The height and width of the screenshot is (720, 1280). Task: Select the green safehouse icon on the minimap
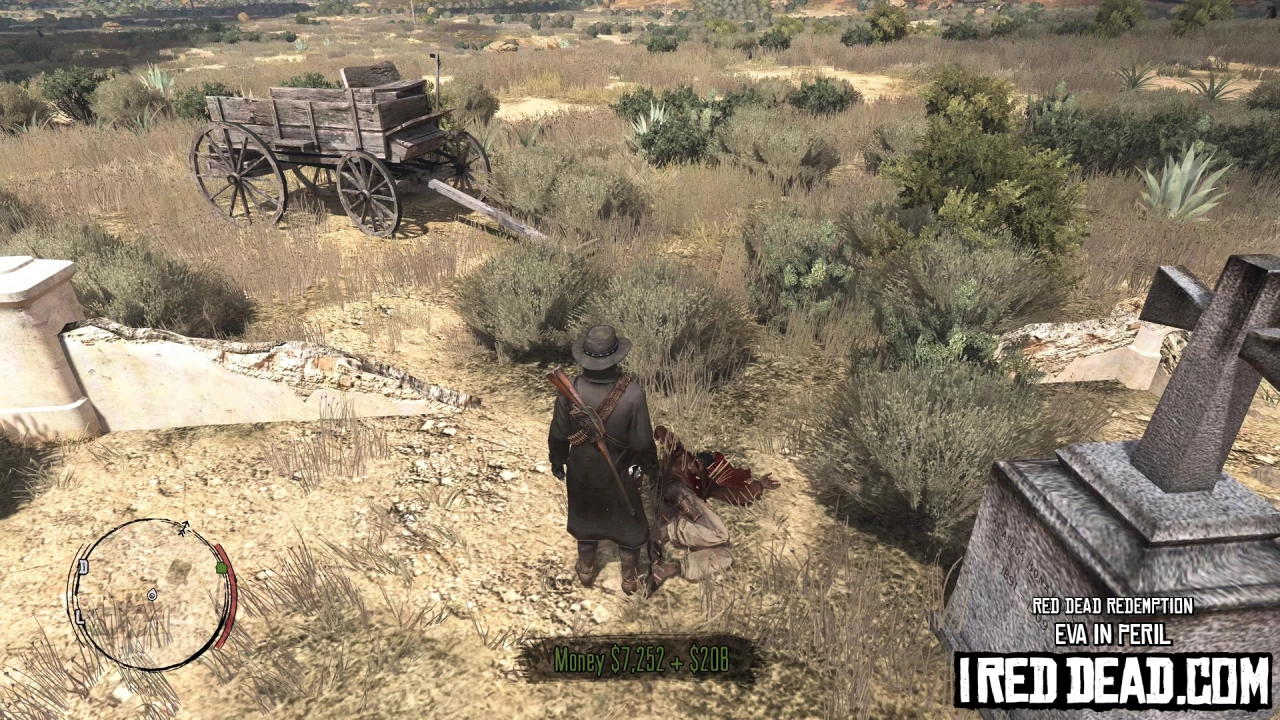[x=221, y=568]
